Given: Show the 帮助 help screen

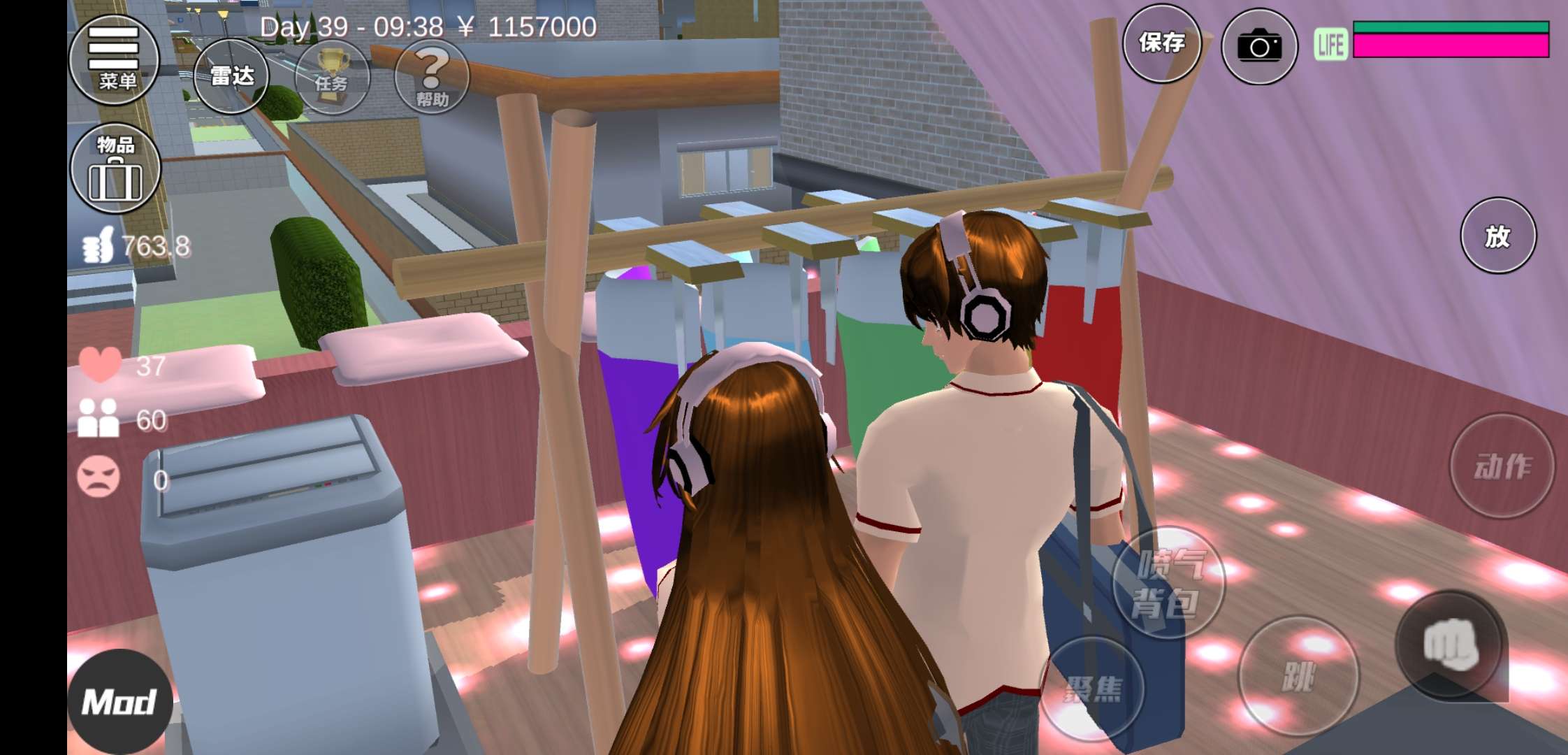Looking at the screenshot, I should coord(432,76).
